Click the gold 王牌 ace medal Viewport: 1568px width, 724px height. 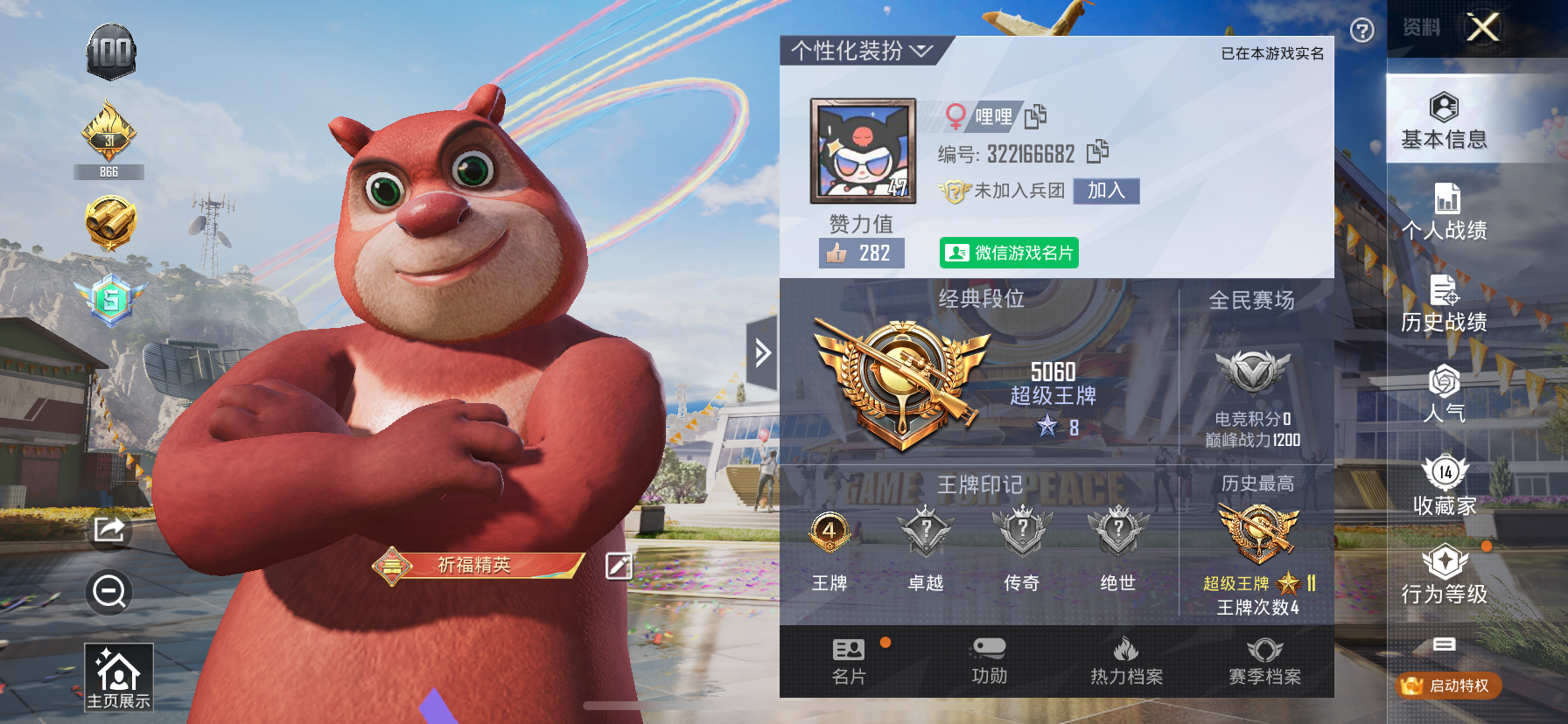pos(827,529)
